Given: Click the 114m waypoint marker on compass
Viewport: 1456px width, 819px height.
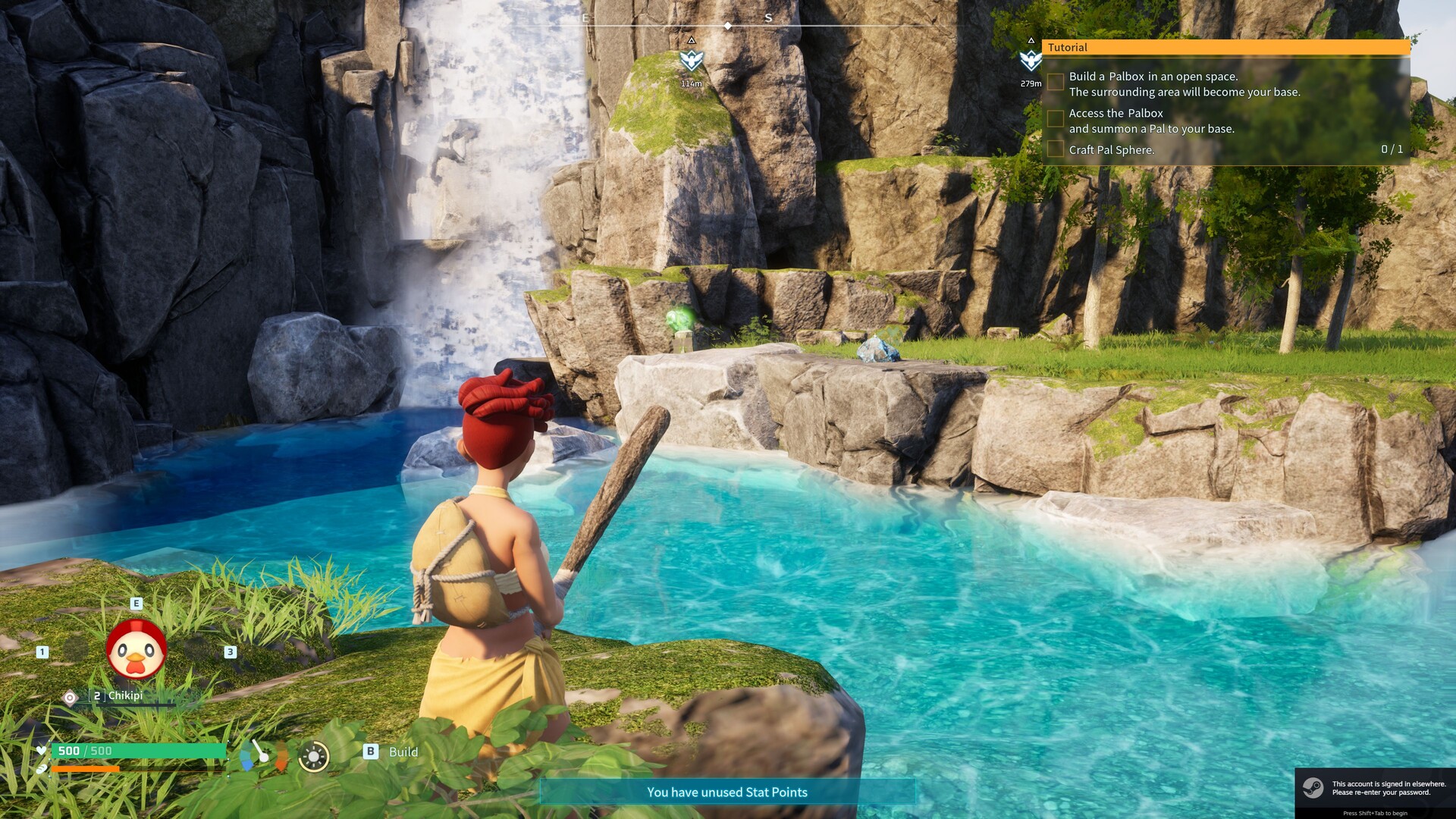Looking at the screenshot, I should [x=691, y=60].
